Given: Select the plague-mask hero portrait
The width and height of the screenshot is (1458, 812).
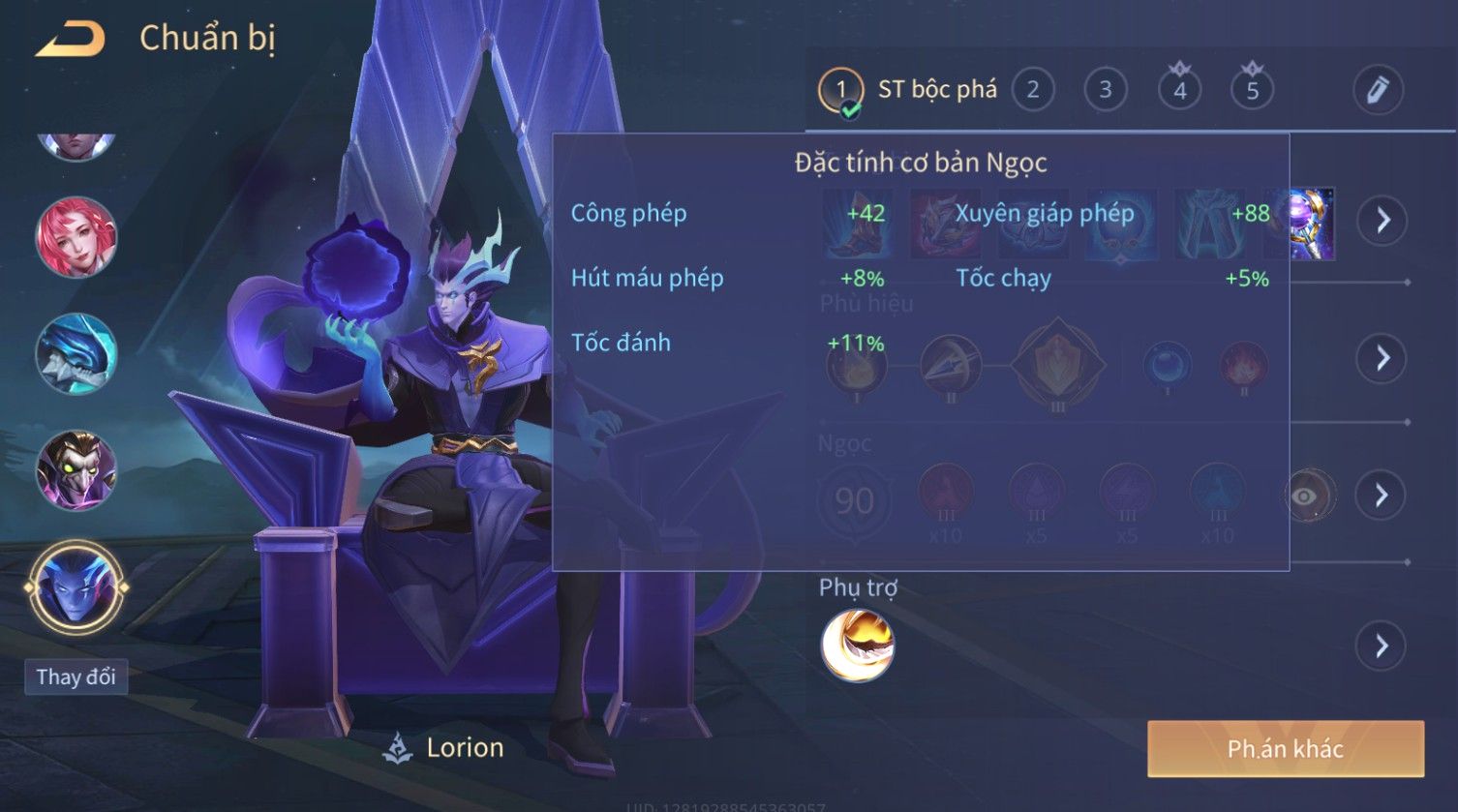Looking at the screenshot, I should point(76,471).
